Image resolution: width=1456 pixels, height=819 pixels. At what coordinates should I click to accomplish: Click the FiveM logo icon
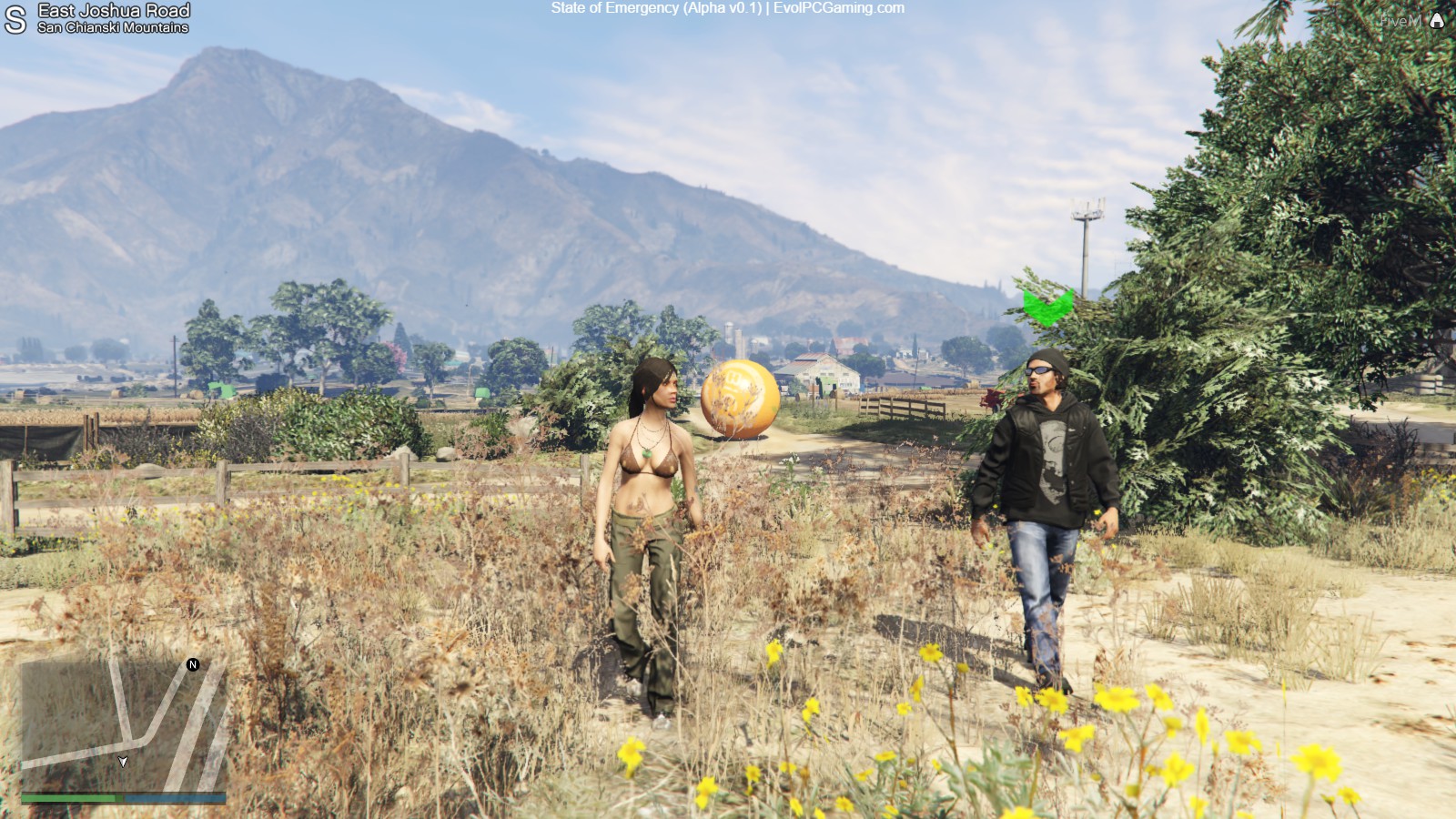click(x=1437, y=20)
